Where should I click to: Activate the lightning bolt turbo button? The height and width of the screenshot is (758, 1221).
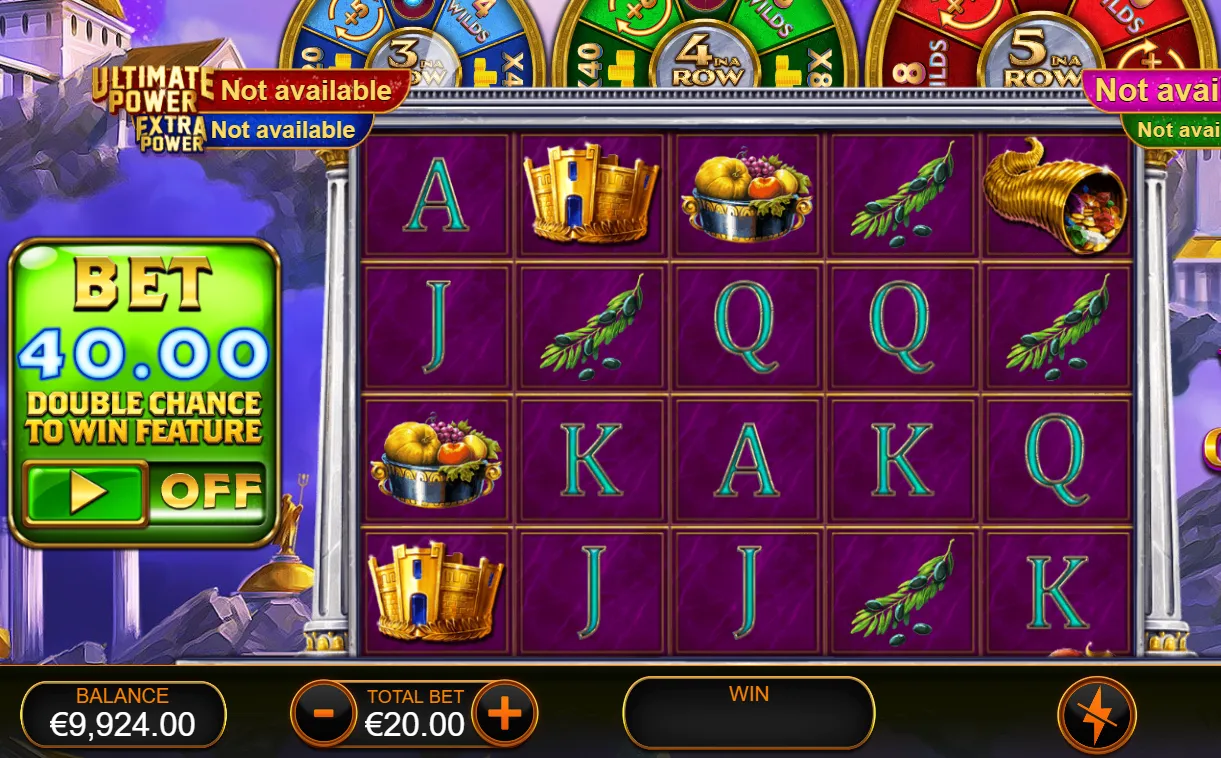tap(1096, 716)
